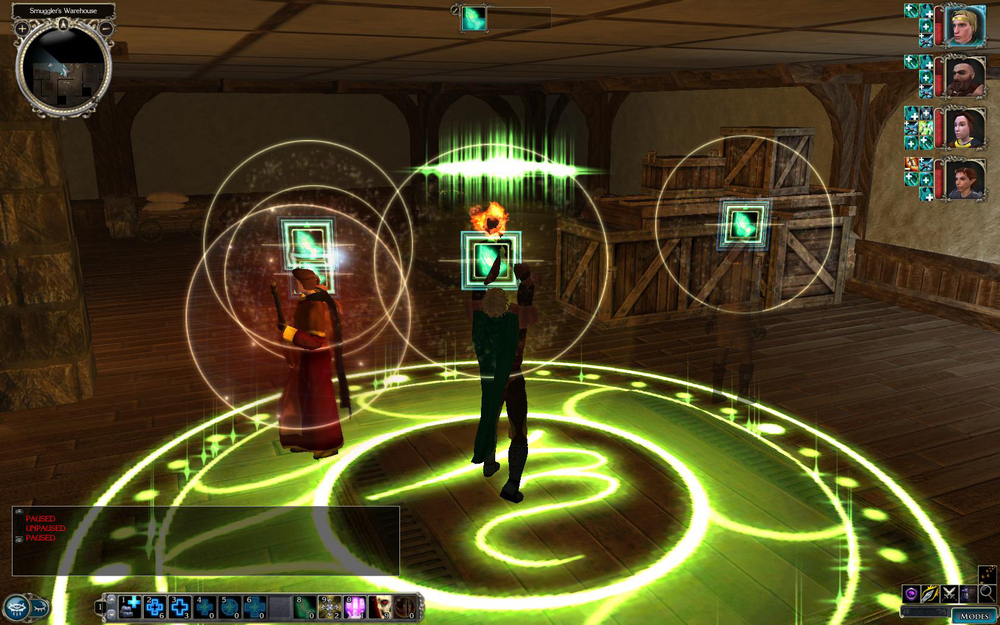Click the eye icon button at bottom left
1000x625 pixels.
point(17,607)
